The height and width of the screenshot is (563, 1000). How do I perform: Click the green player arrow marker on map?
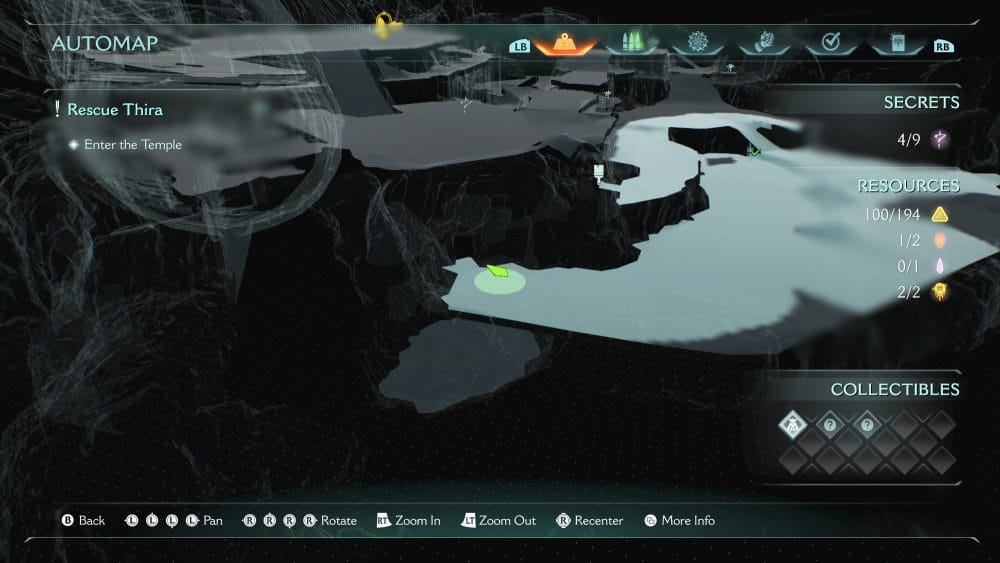tap(497, 270)
